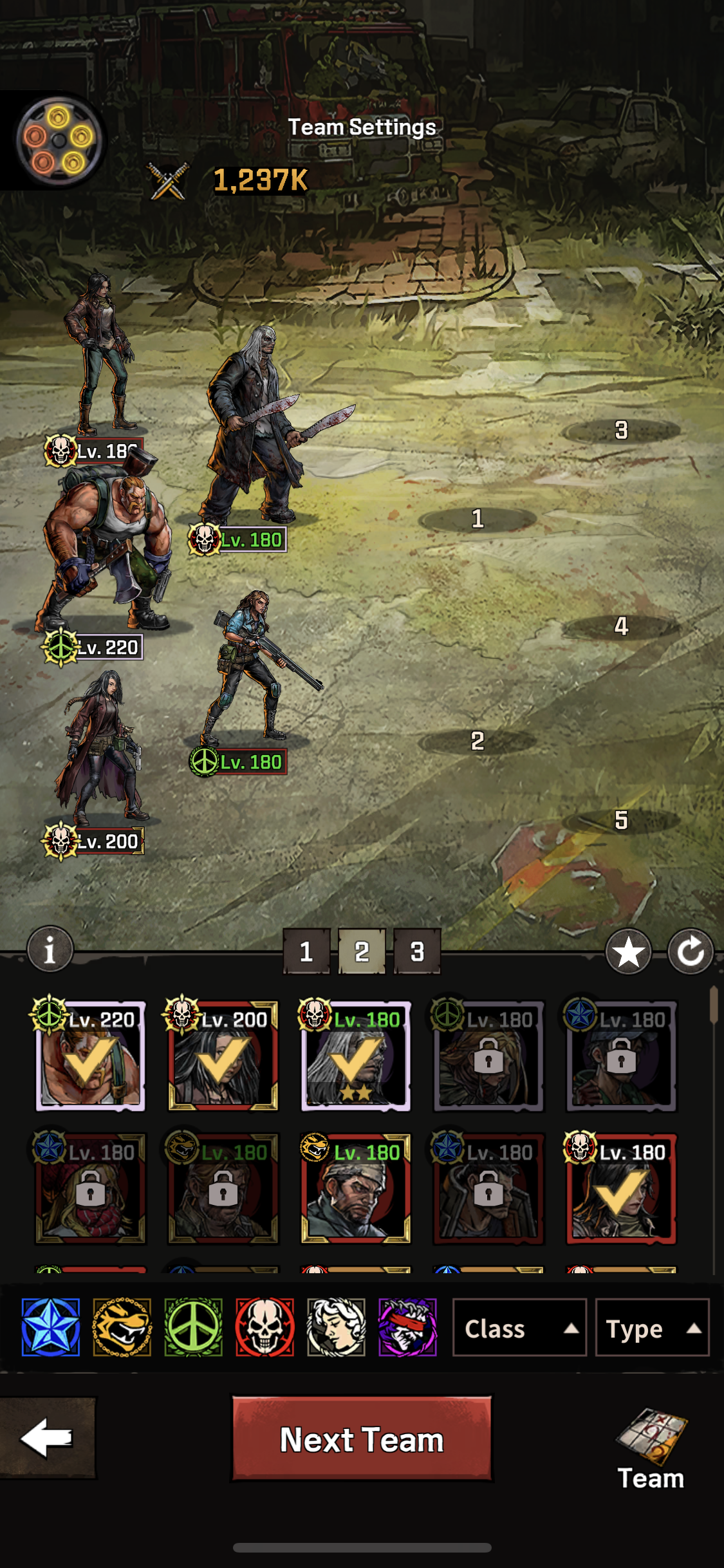Select the unlocked Lv. 180 tiger hero card

(356, 1190)
